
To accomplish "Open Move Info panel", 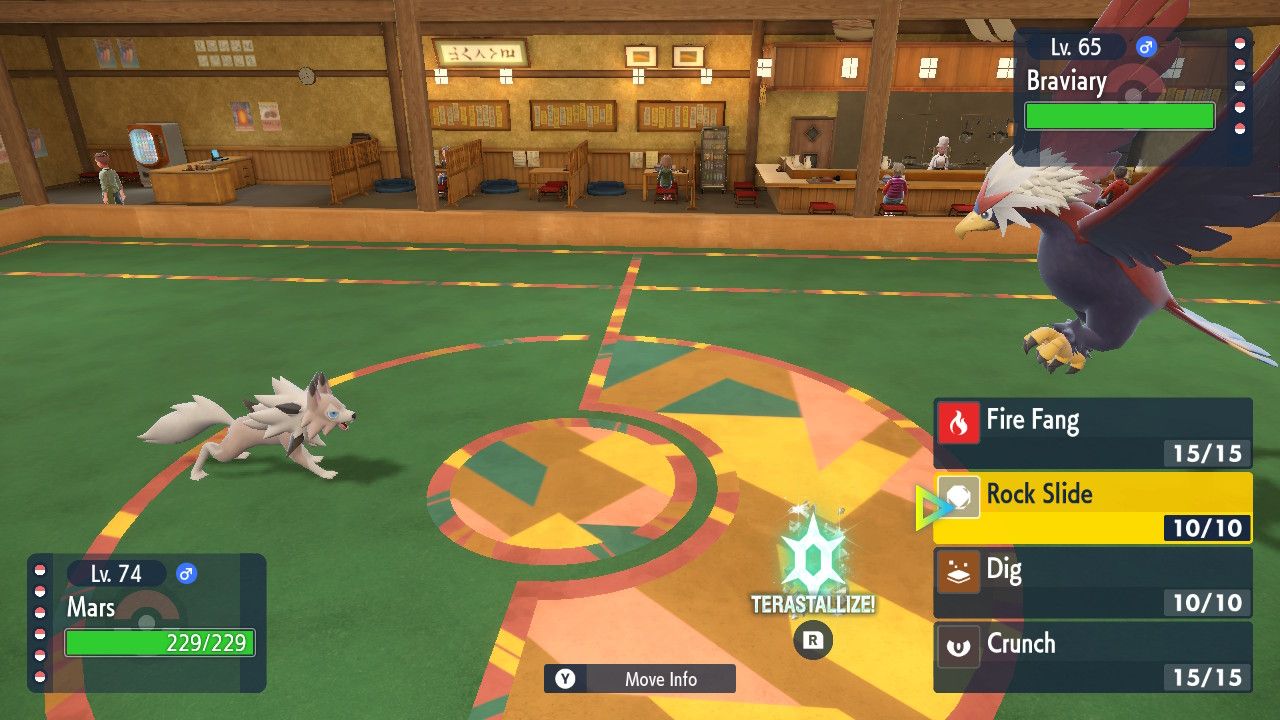I will [x=640, y=679].
